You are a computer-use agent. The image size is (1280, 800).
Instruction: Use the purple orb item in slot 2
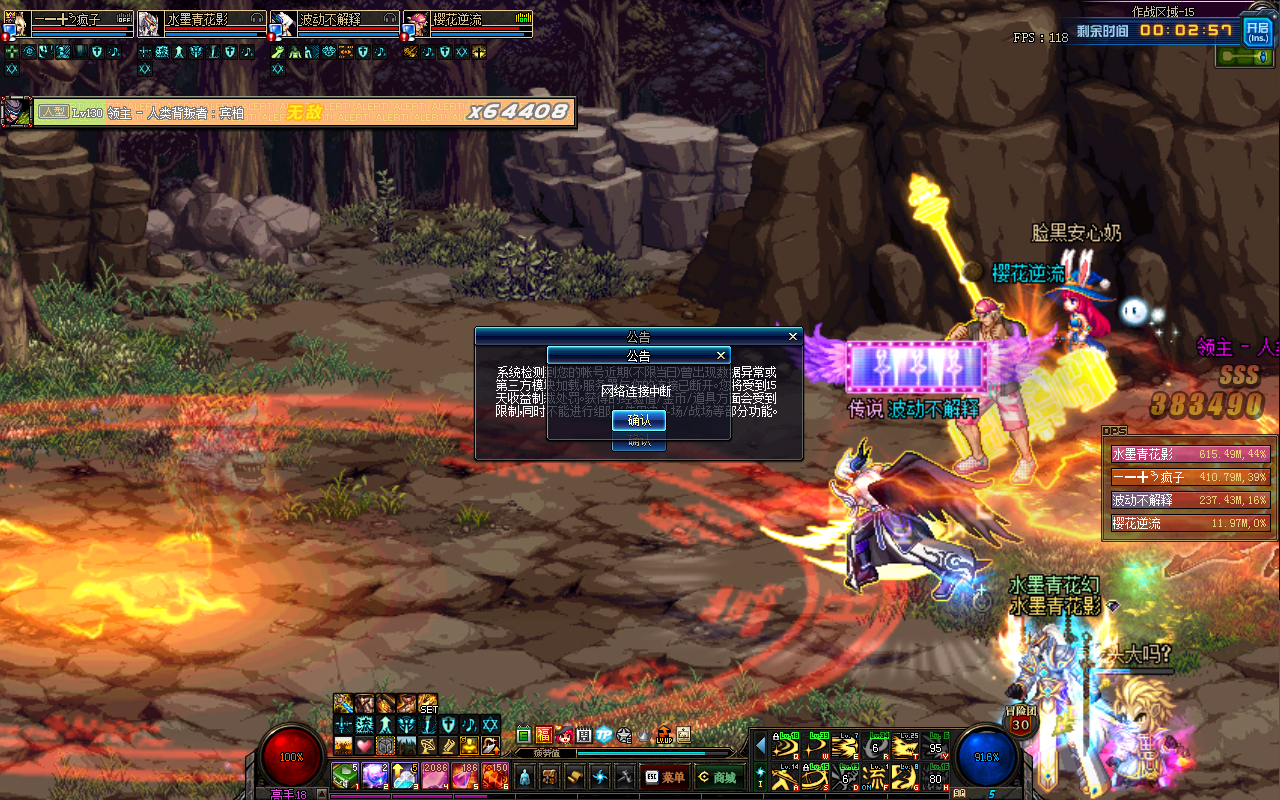(x=375, y=775)
